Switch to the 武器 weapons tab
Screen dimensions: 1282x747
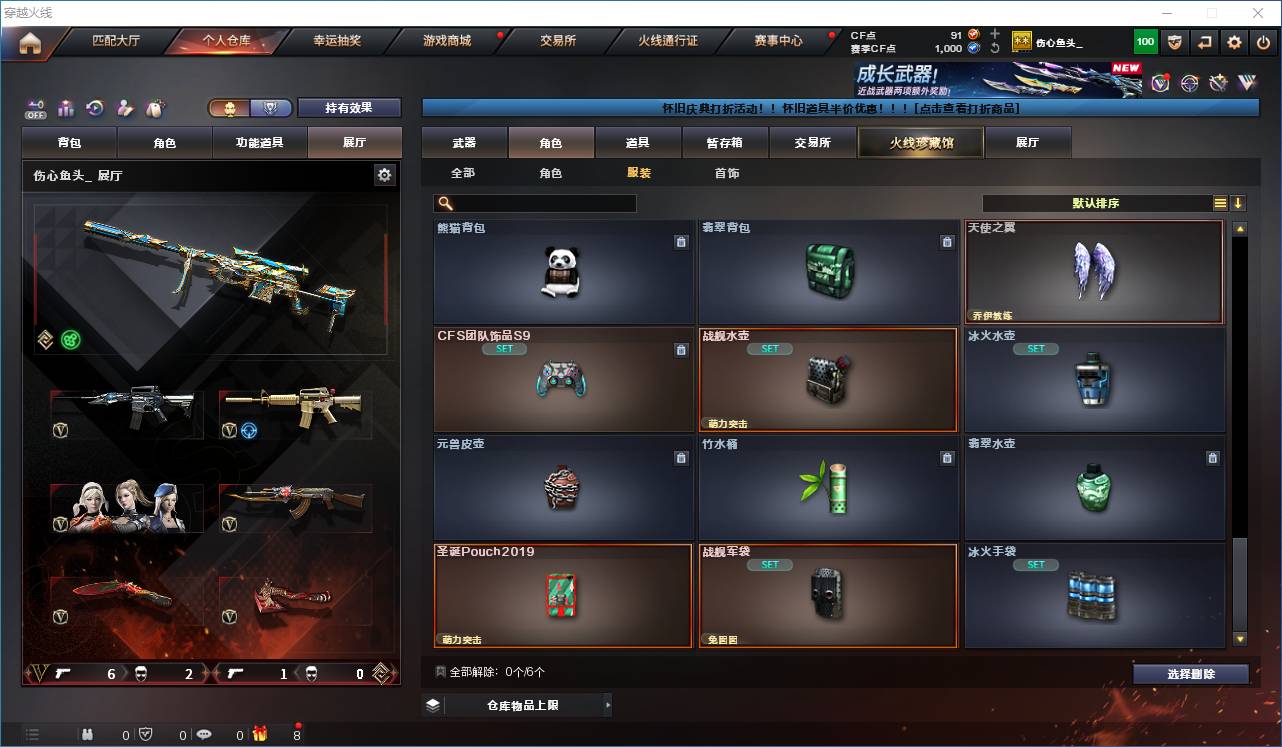coord(464,143)
